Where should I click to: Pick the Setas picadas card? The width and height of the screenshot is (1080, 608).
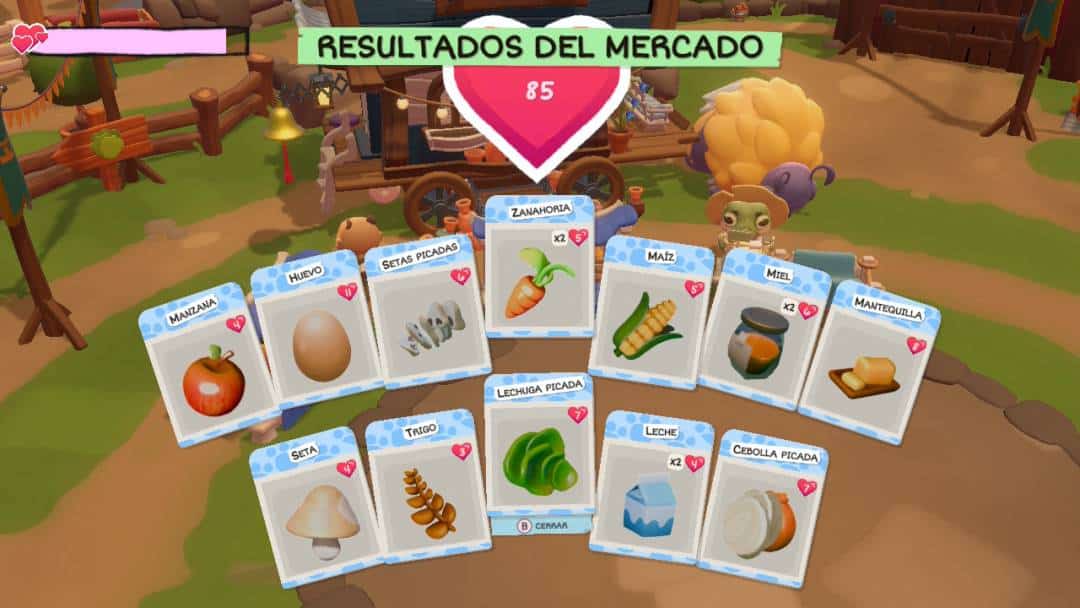(428, 318)
